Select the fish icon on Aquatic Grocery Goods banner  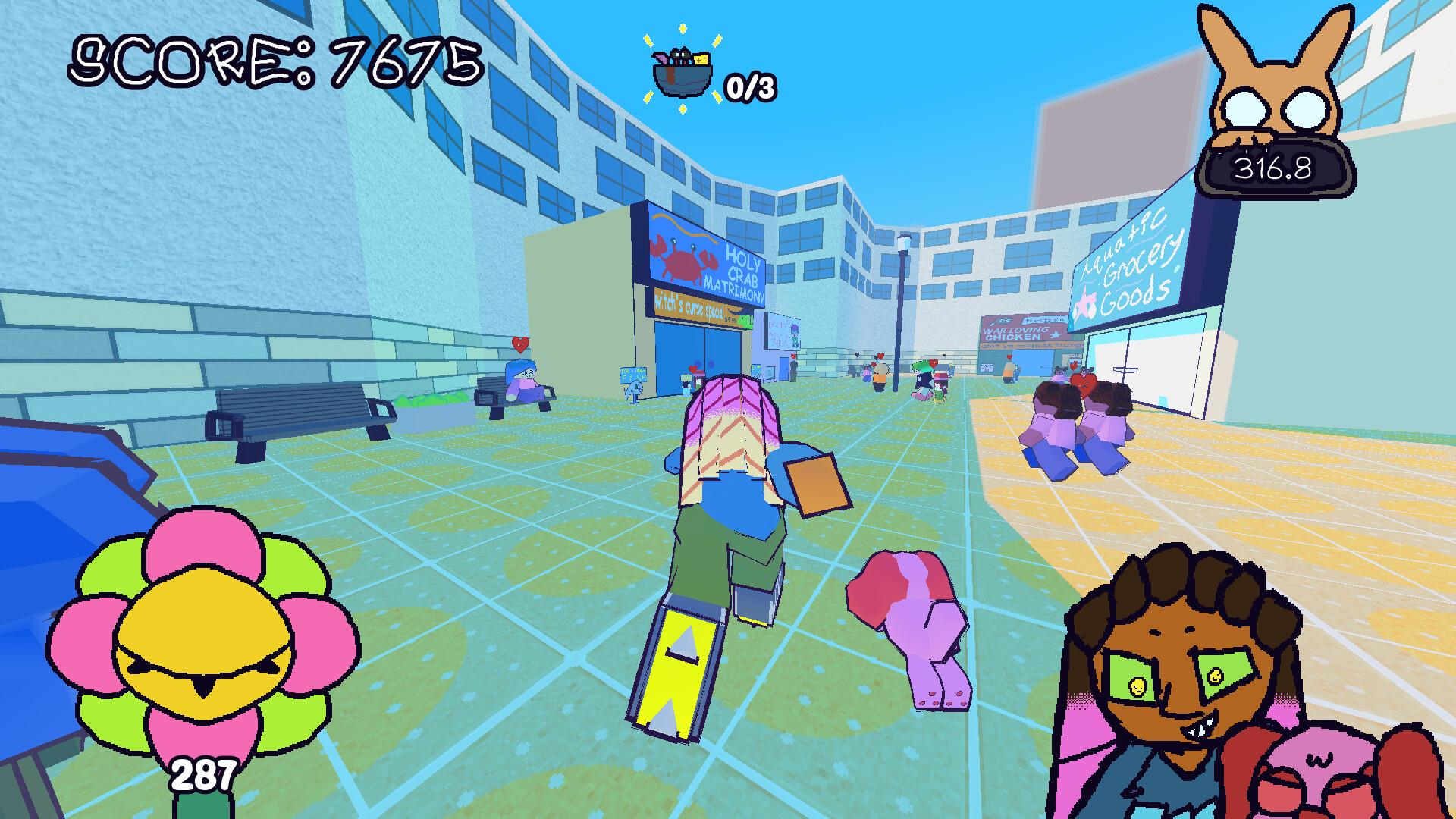(x=1086, y=302)
